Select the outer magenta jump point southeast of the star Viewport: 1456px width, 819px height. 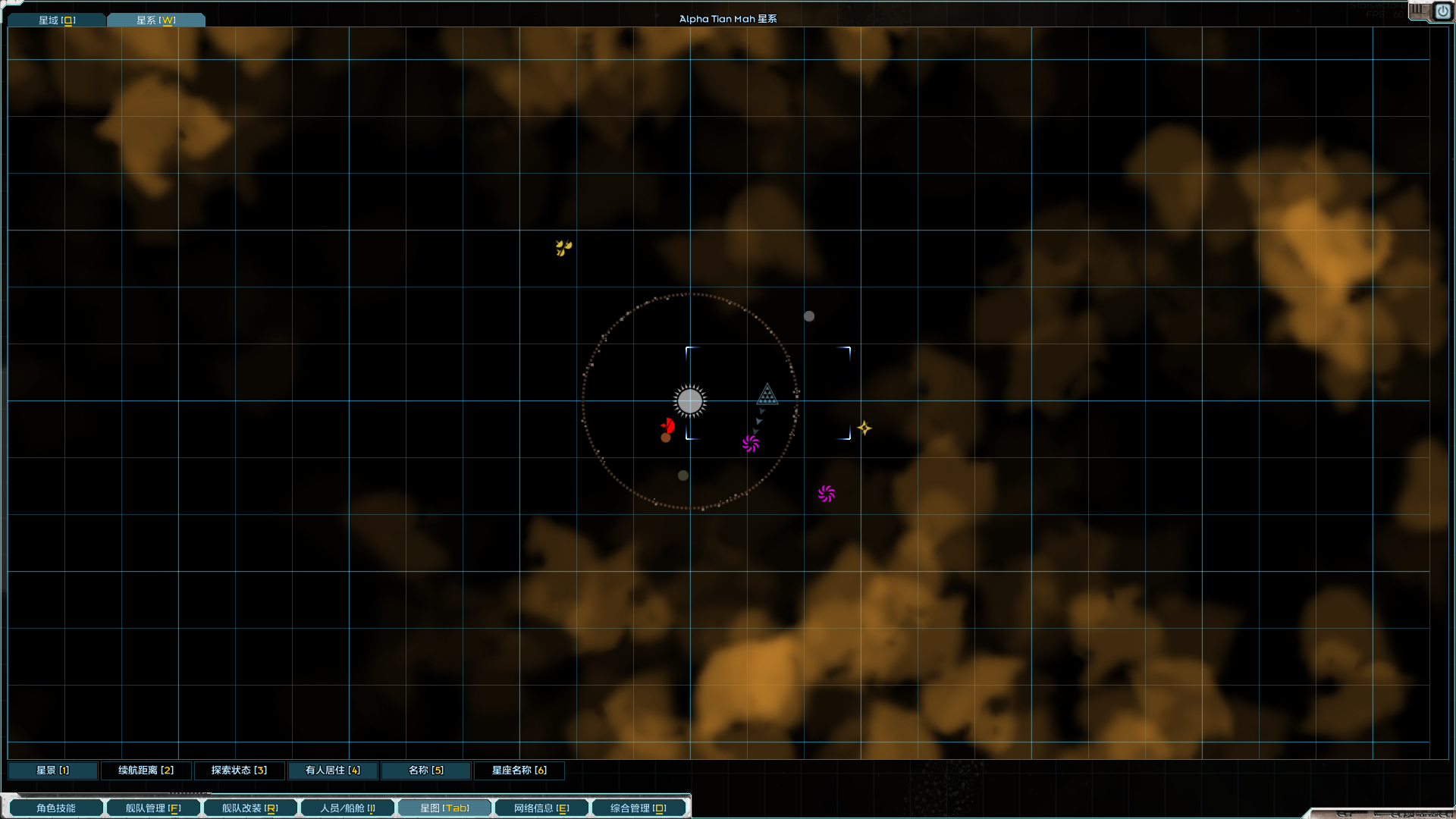tap(827, 494)
